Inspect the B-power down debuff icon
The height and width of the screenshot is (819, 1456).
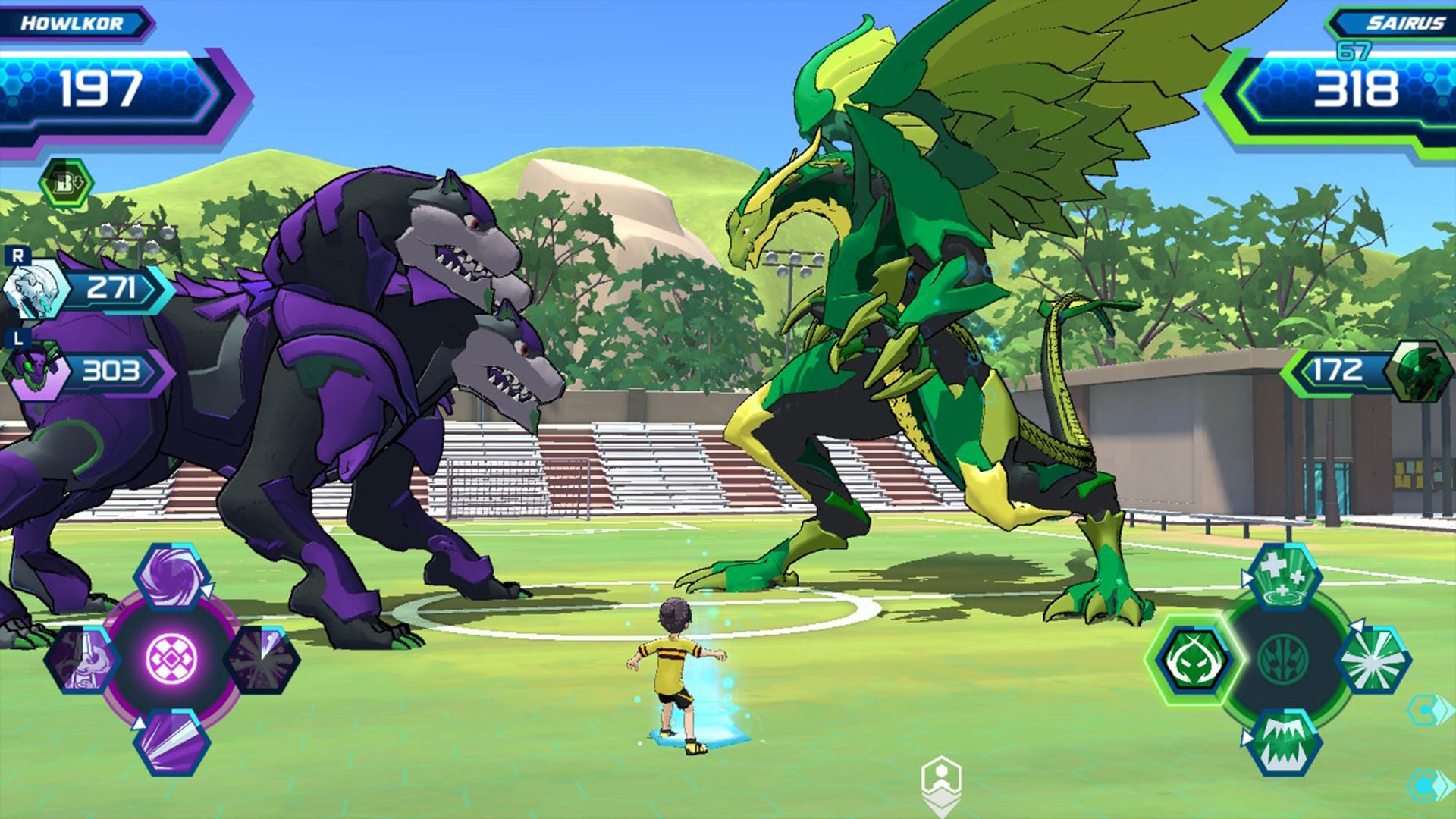tap(67, 184)
